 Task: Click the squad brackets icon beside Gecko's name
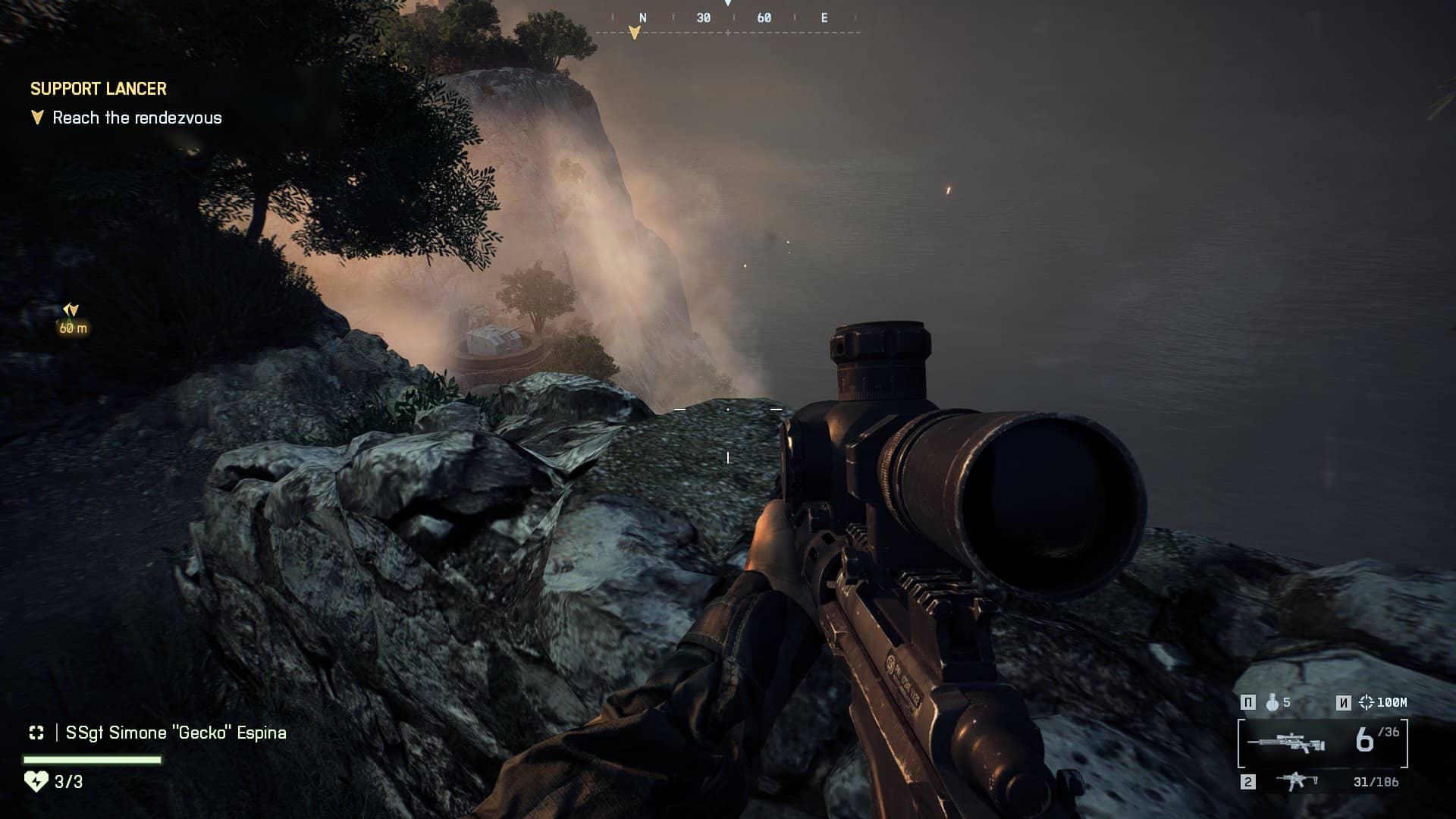tap(36, 733)
